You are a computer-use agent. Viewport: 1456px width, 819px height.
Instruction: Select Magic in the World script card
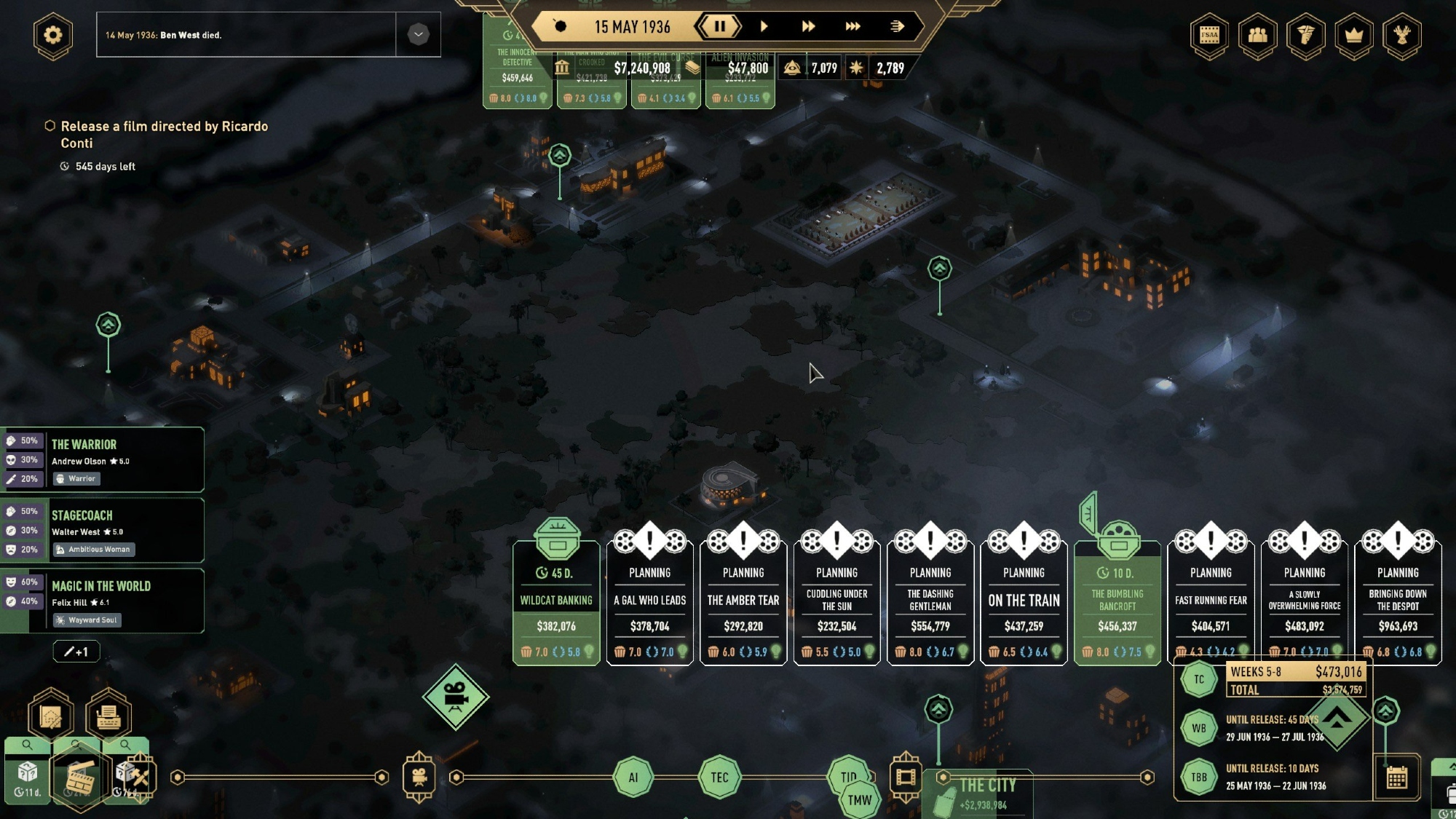[x=124, y=601]
